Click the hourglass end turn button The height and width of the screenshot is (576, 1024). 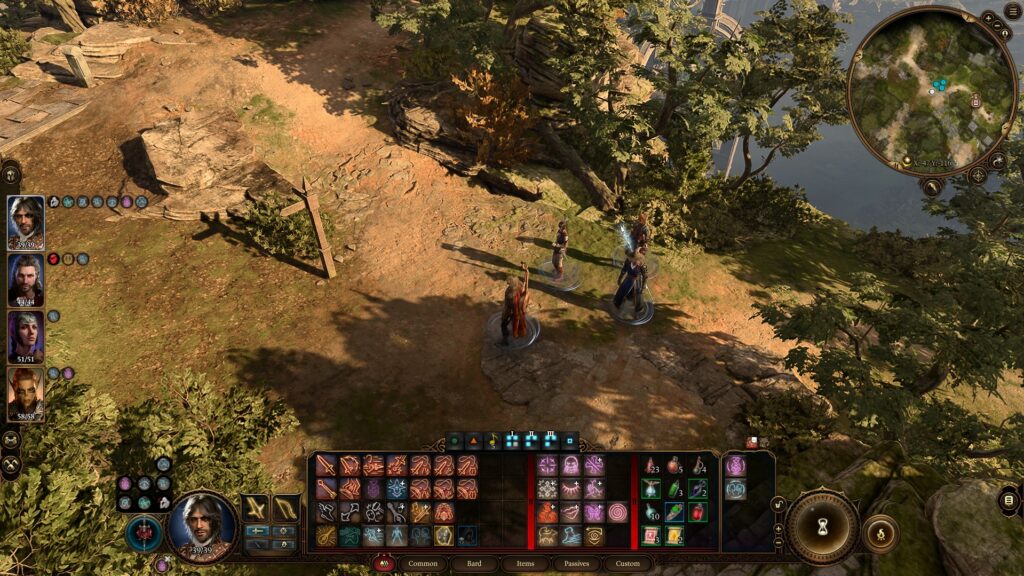[x=823, y=527]
